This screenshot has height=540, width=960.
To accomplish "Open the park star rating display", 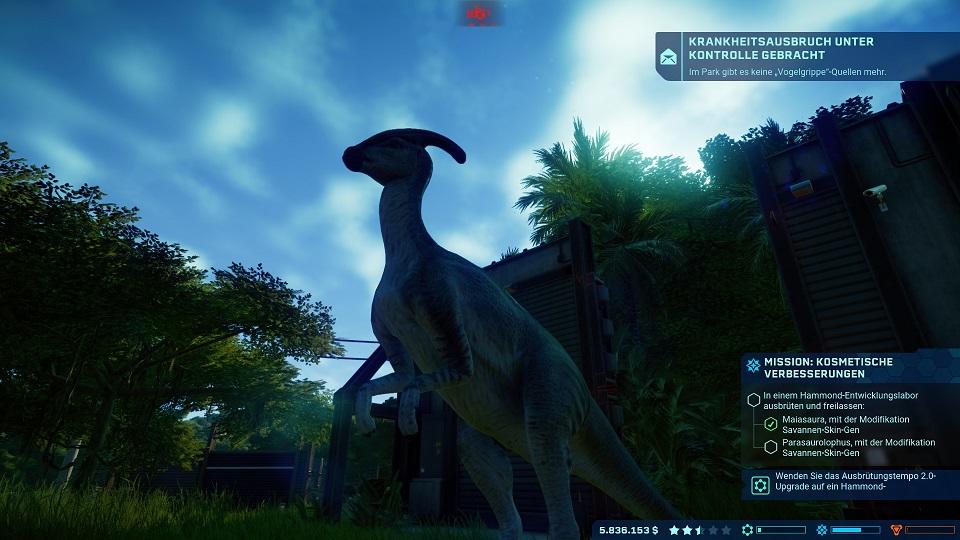I will (700, 529).
